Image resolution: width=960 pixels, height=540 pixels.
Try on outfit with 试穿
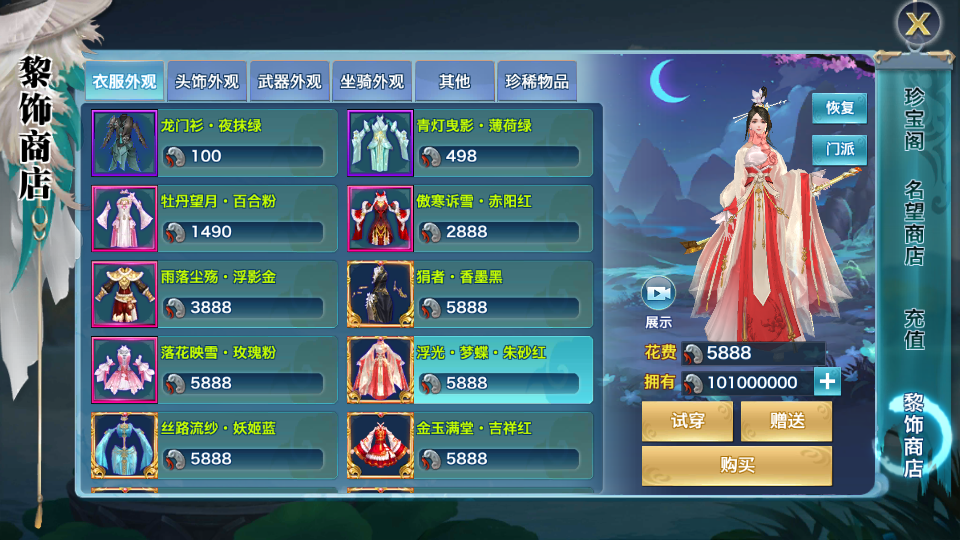coord(687,421)
